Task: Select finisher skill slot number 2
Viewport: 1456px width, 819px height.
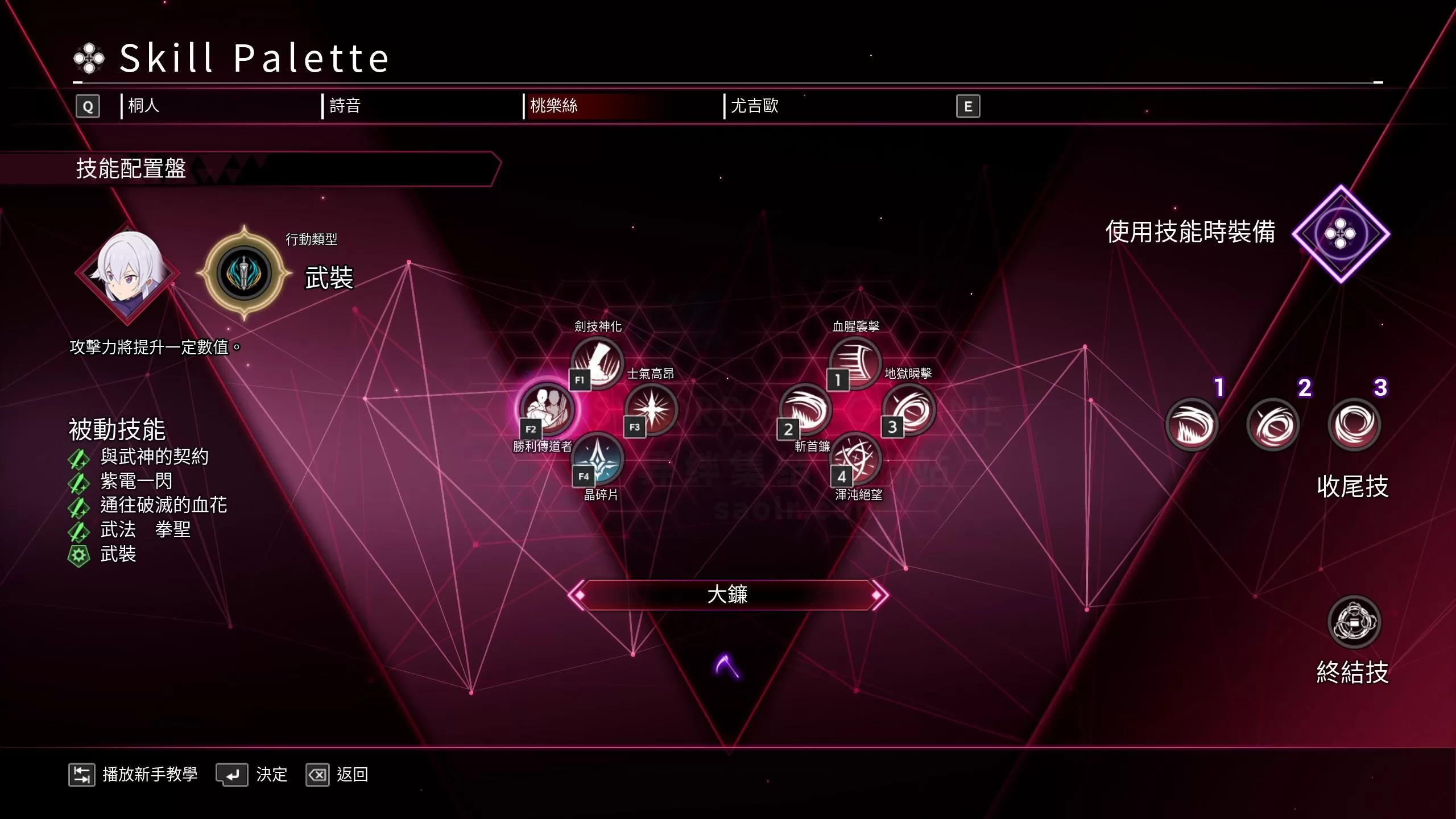Action: click(1273, 425)
